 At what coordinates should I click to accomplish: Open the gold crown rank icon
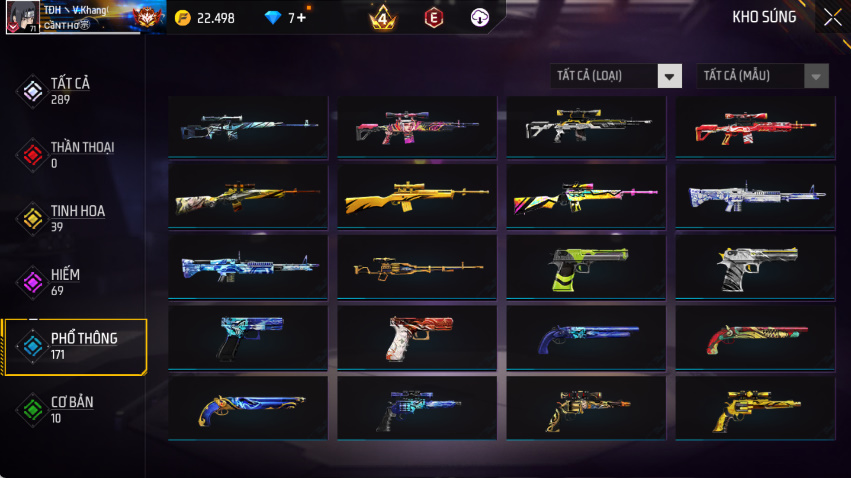tap(382, 18)
